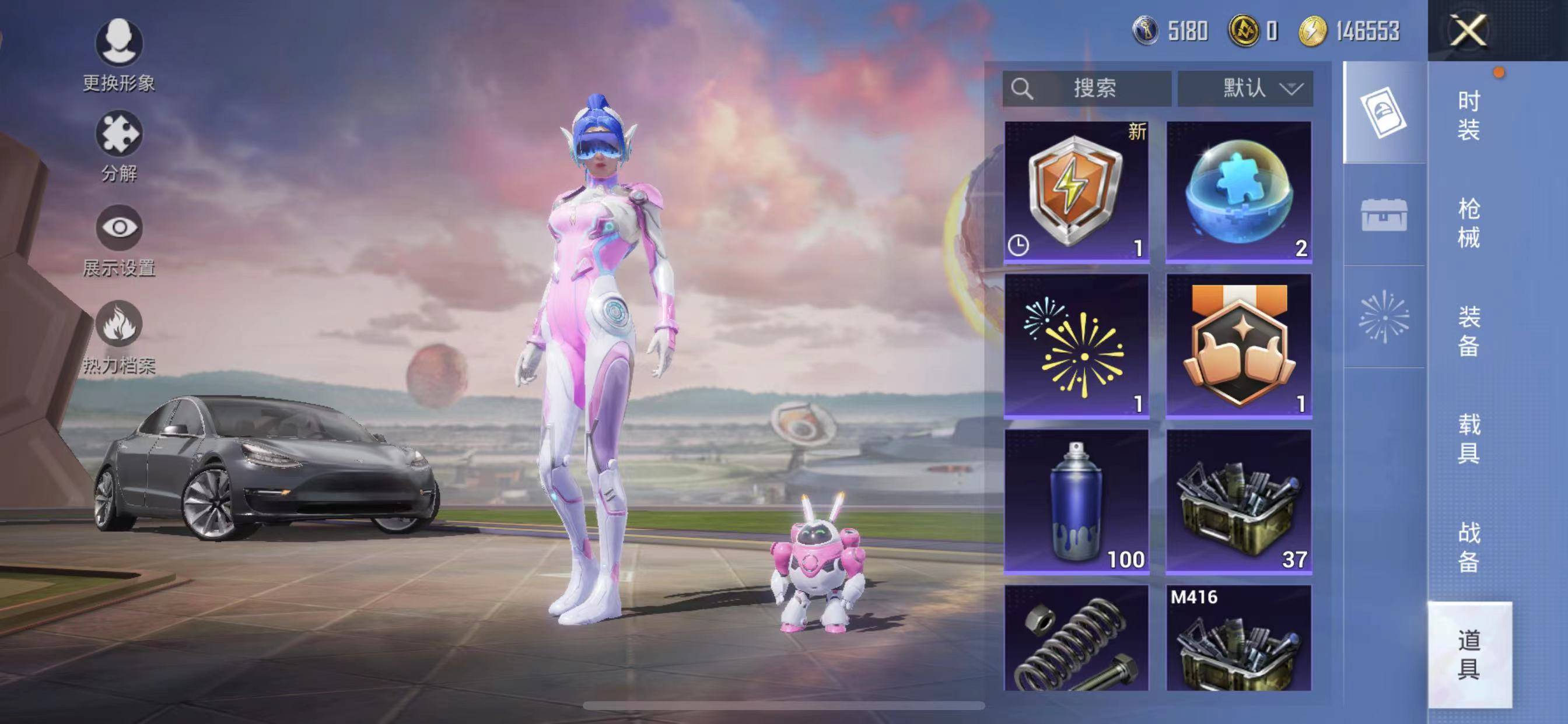Open the 默认 sort dropdown
This screenshot has height=724, width=1568.
tap(1245, 89)
